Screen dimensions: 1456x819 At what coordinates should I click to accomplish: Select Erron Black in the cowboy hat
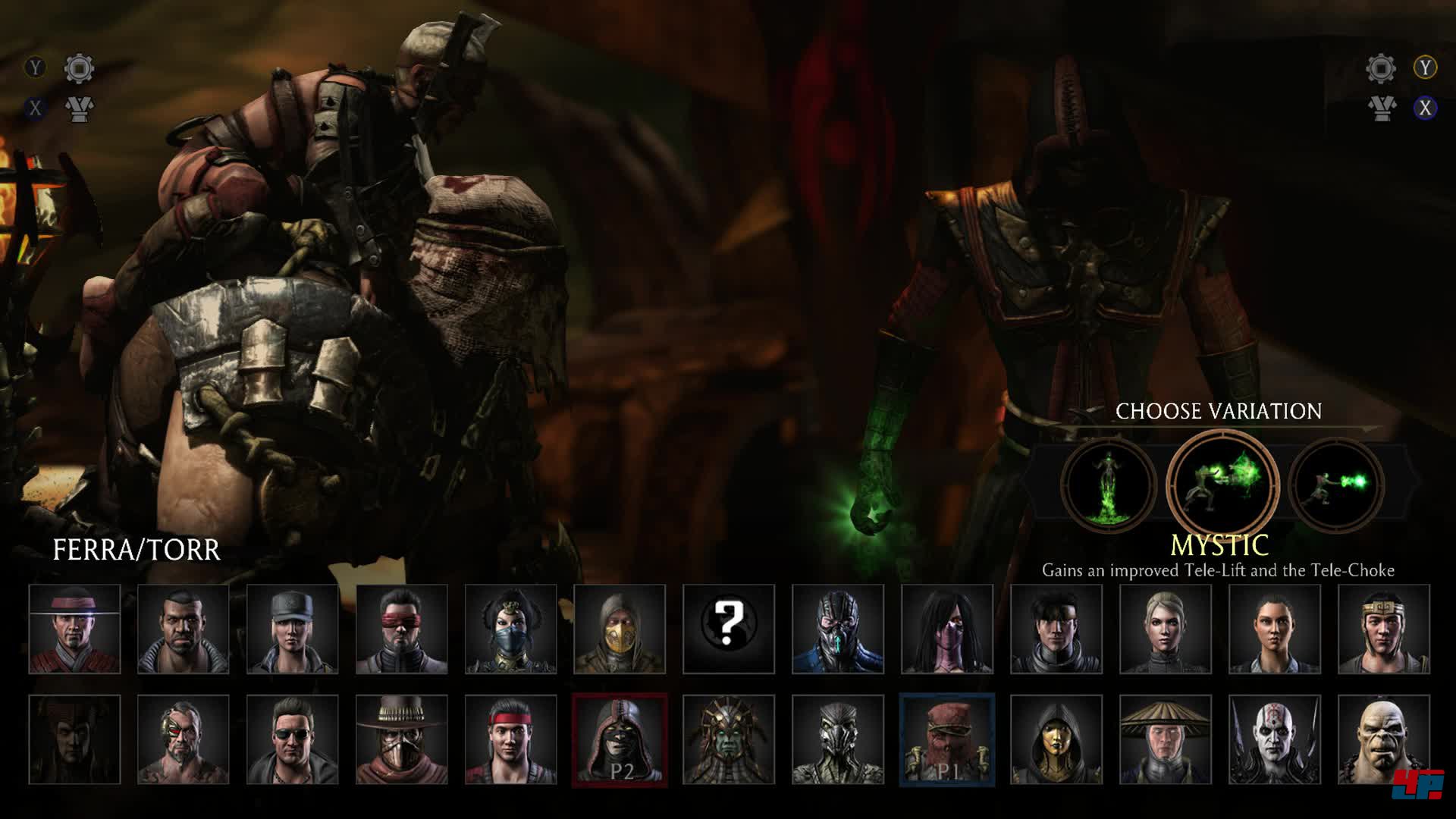click(x=401, y=739)
